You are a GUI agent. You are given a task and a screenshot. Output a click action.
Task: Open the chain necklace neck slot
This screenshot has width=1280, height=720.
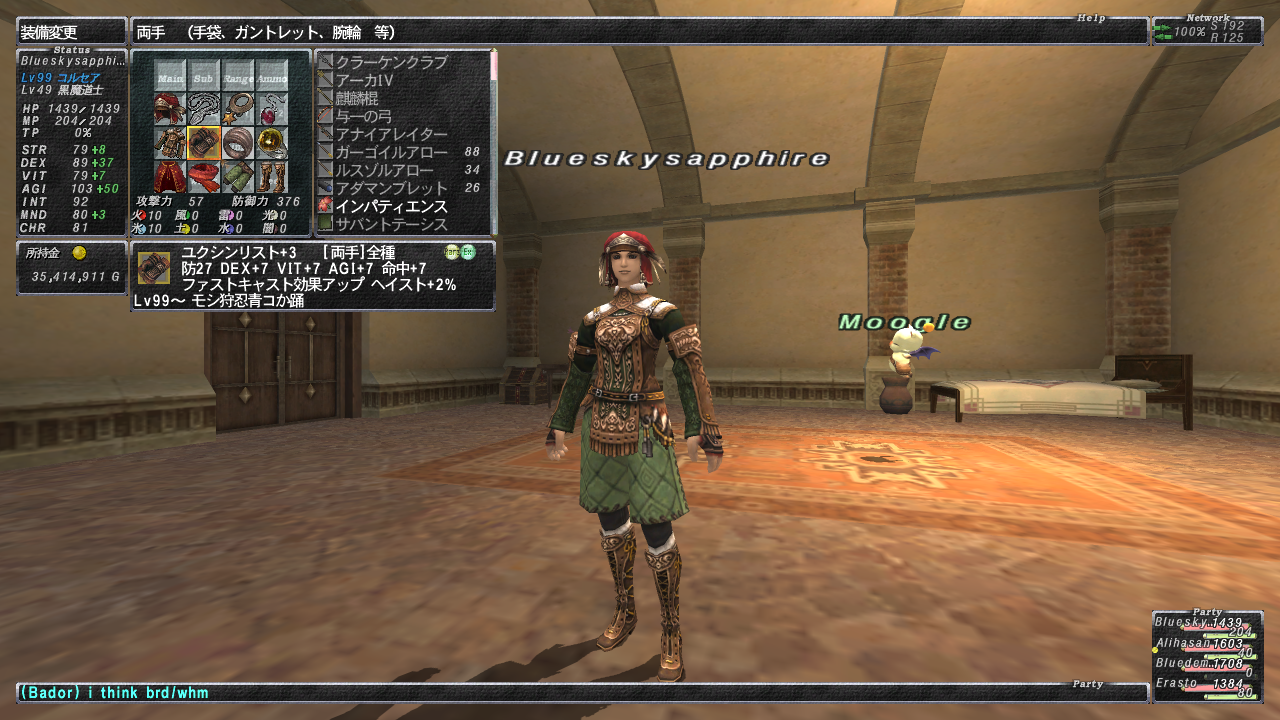coord(204,109)
